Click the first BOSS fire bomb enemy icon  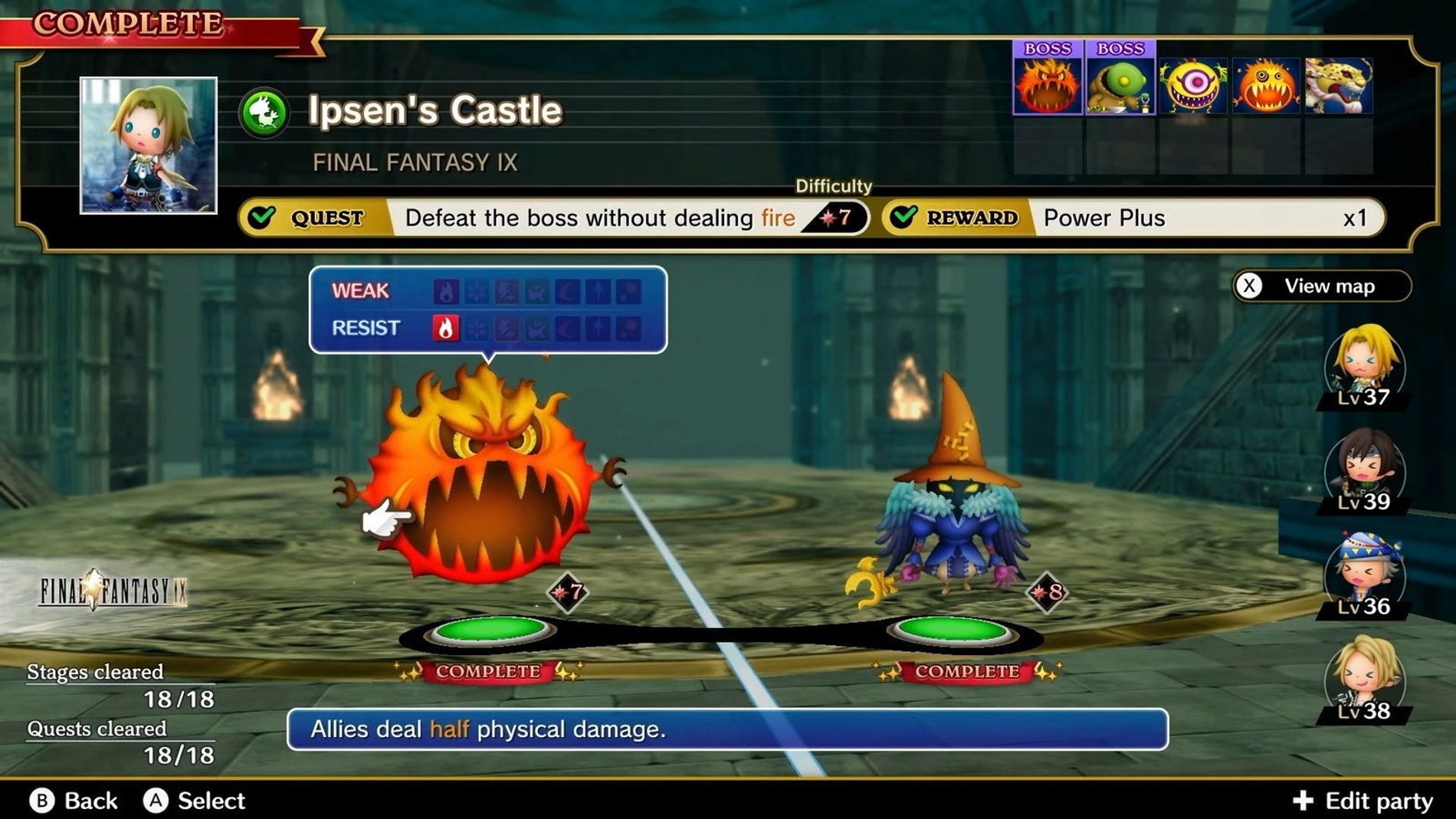(x=1048, y=84)
